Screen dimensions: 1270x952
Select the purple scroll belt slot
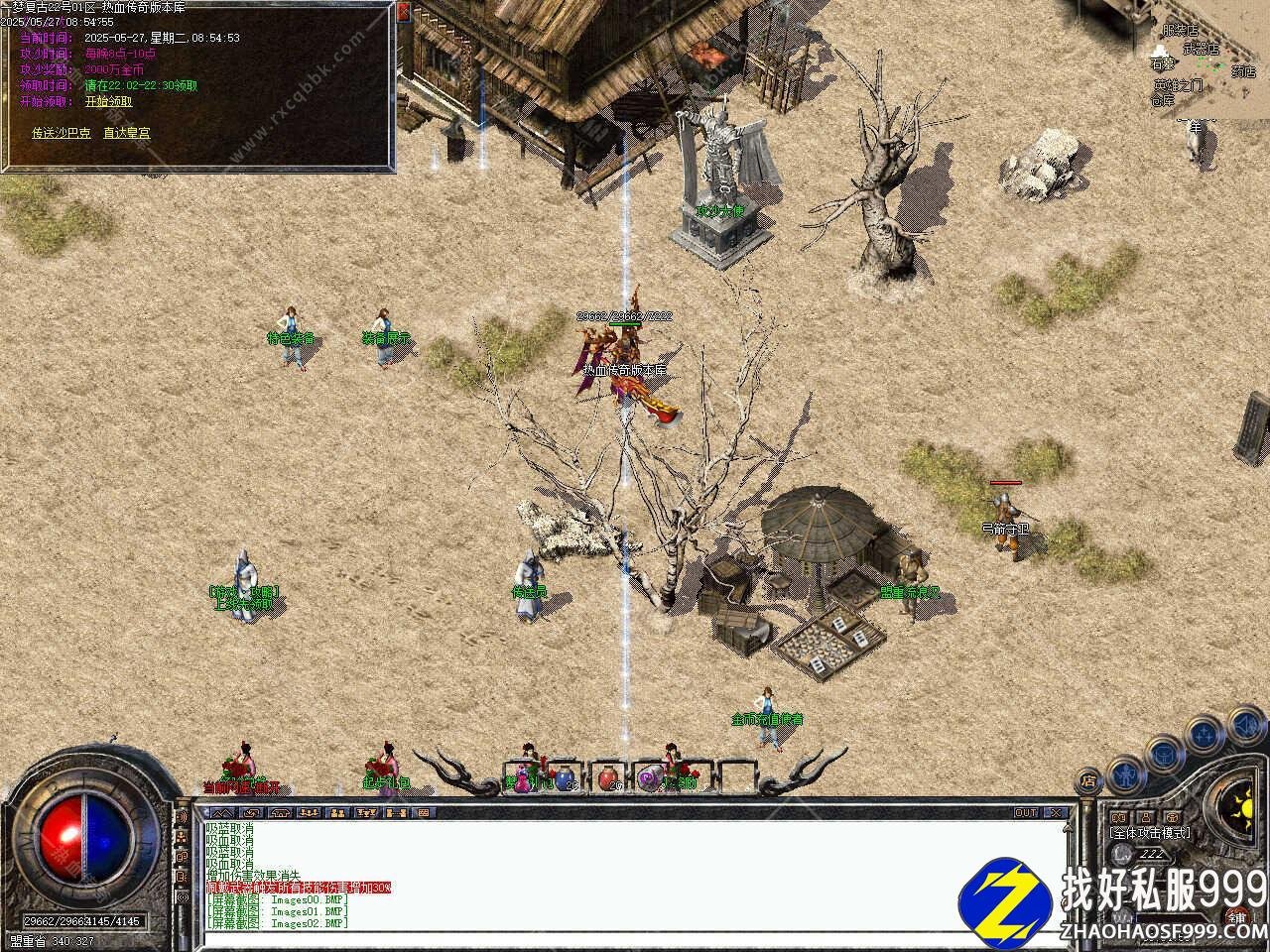tap(650, 778)
